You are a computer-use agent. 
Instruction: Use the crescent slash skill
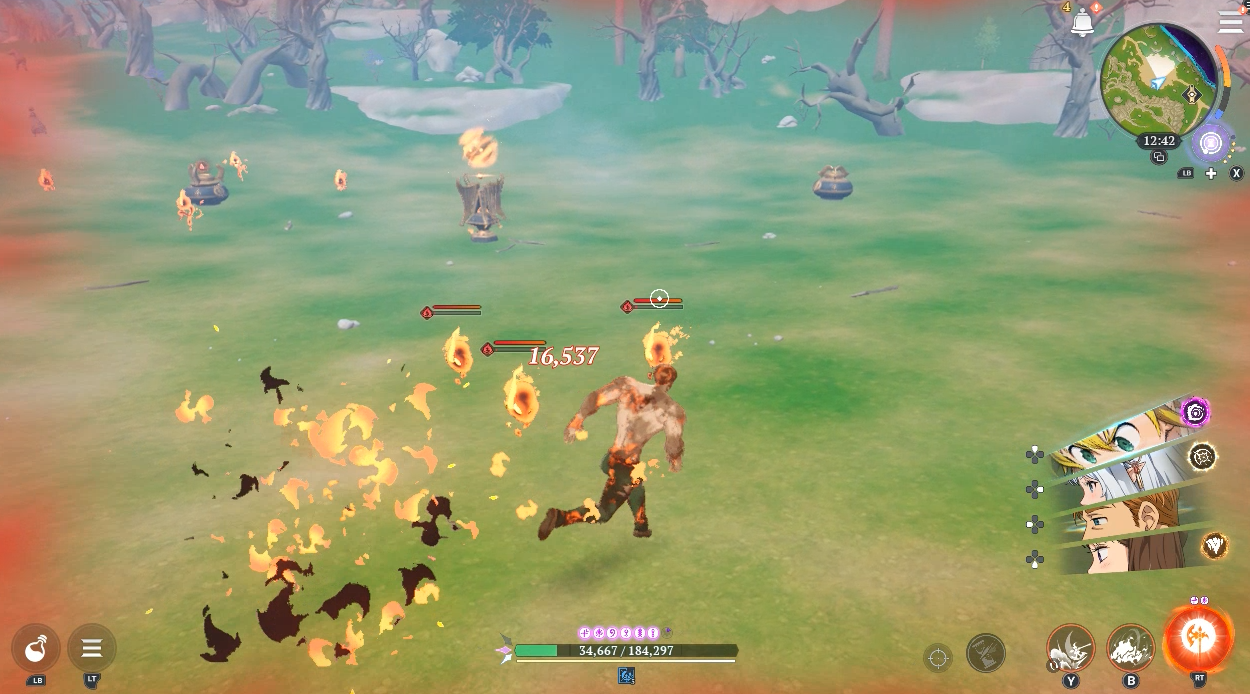(1071, 648)
